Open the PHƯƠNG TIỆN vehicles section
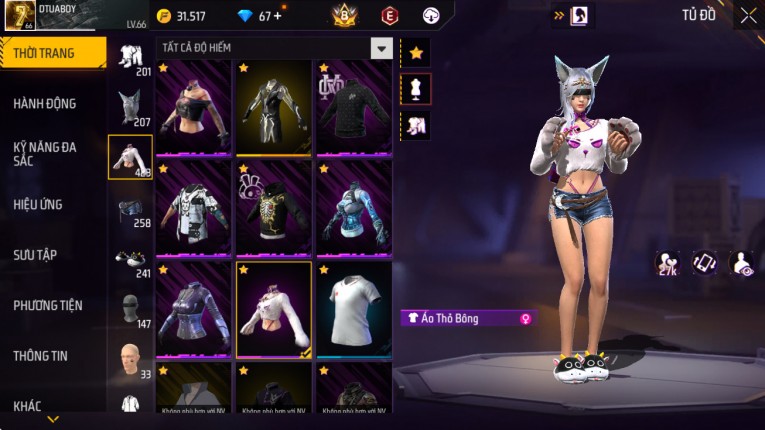Image resolution: width=765 pixels, height=430 pixels. tap(48, 305)
